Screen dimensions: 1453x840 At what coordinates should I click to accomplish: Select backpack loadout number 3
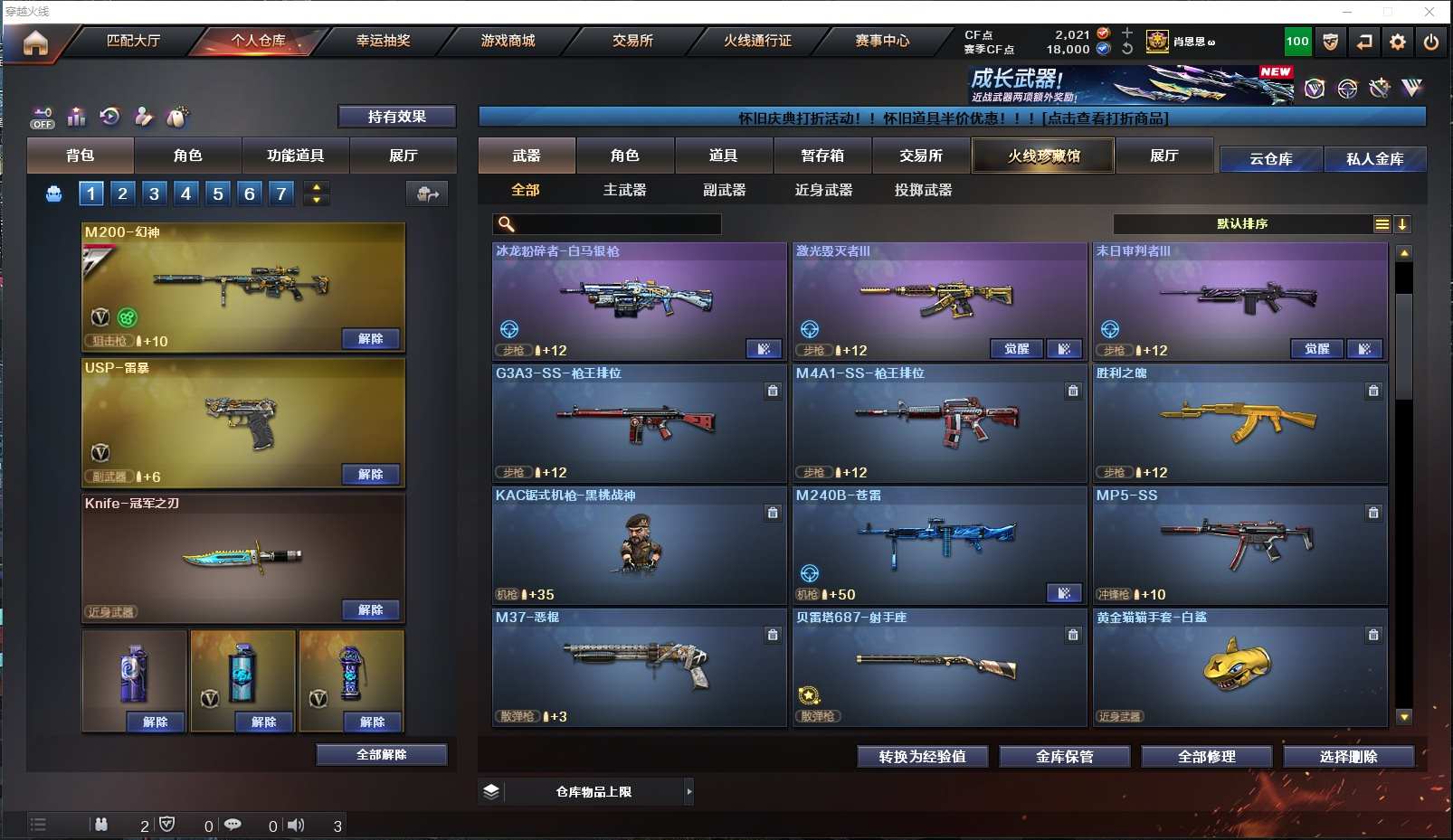click(x=155, y=193)
